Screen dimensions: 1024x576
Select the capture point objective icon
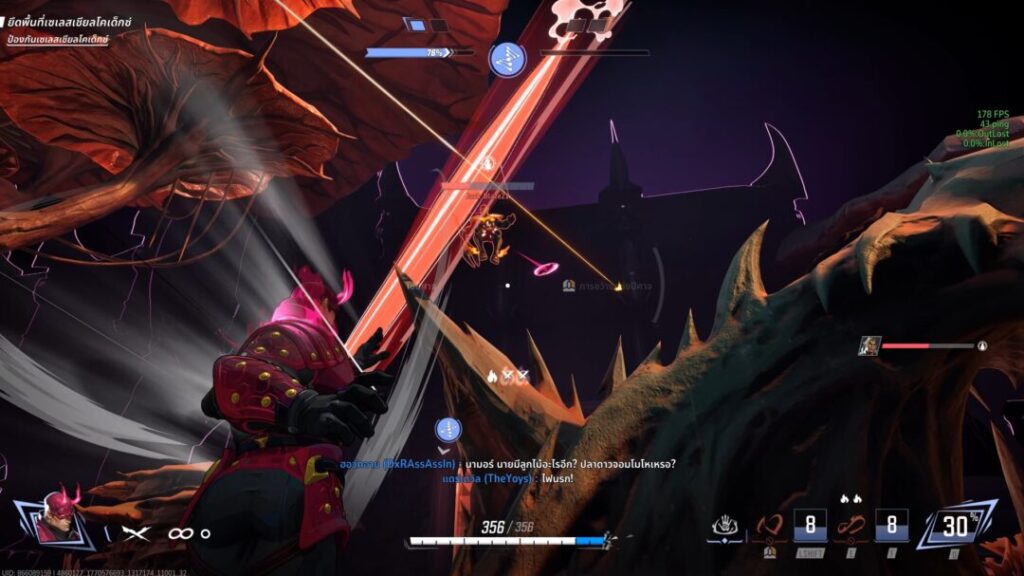tap(507, 57)
